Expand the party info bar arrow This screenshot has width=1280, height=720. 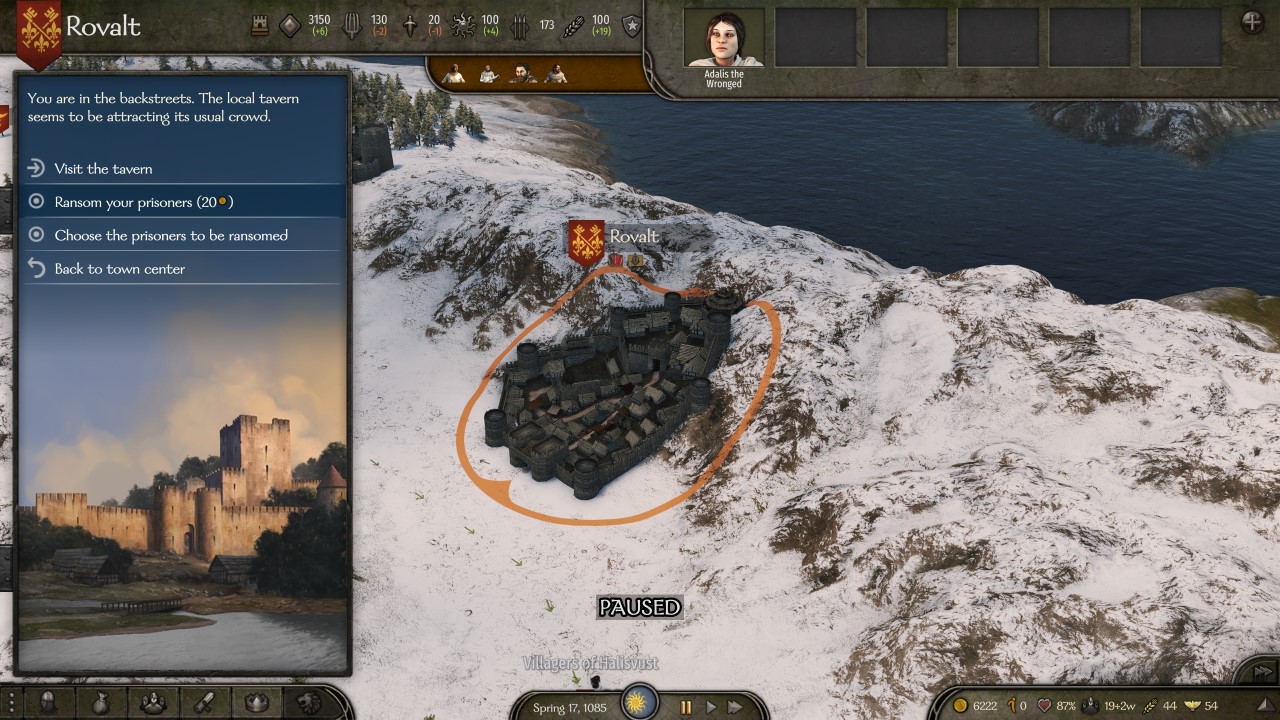(x=1265, y=706)
